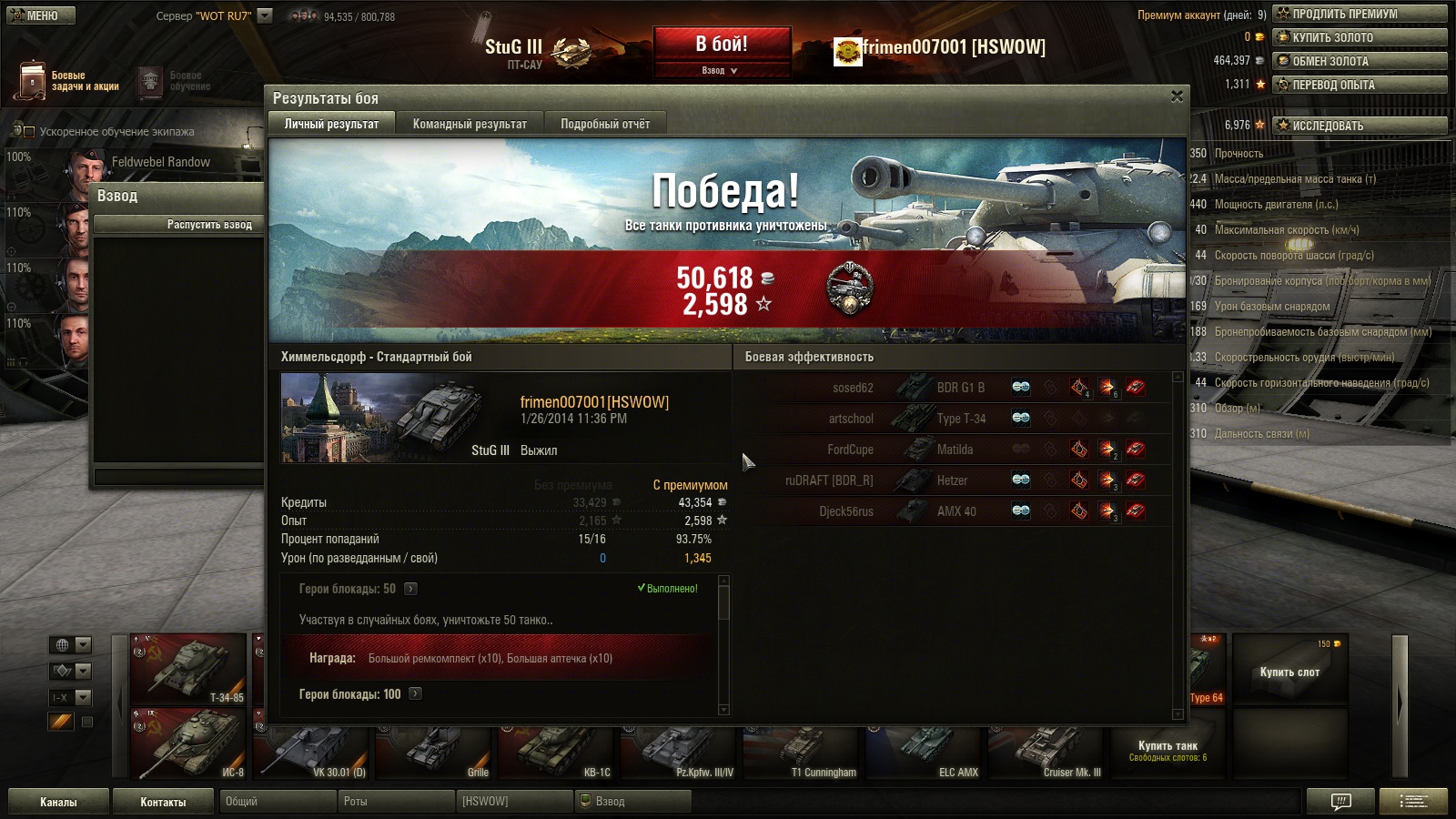Viewport: 1456px width, 819px height.
Task: Toggle accelerated crew training checkbox
Action: coord(28,132)
